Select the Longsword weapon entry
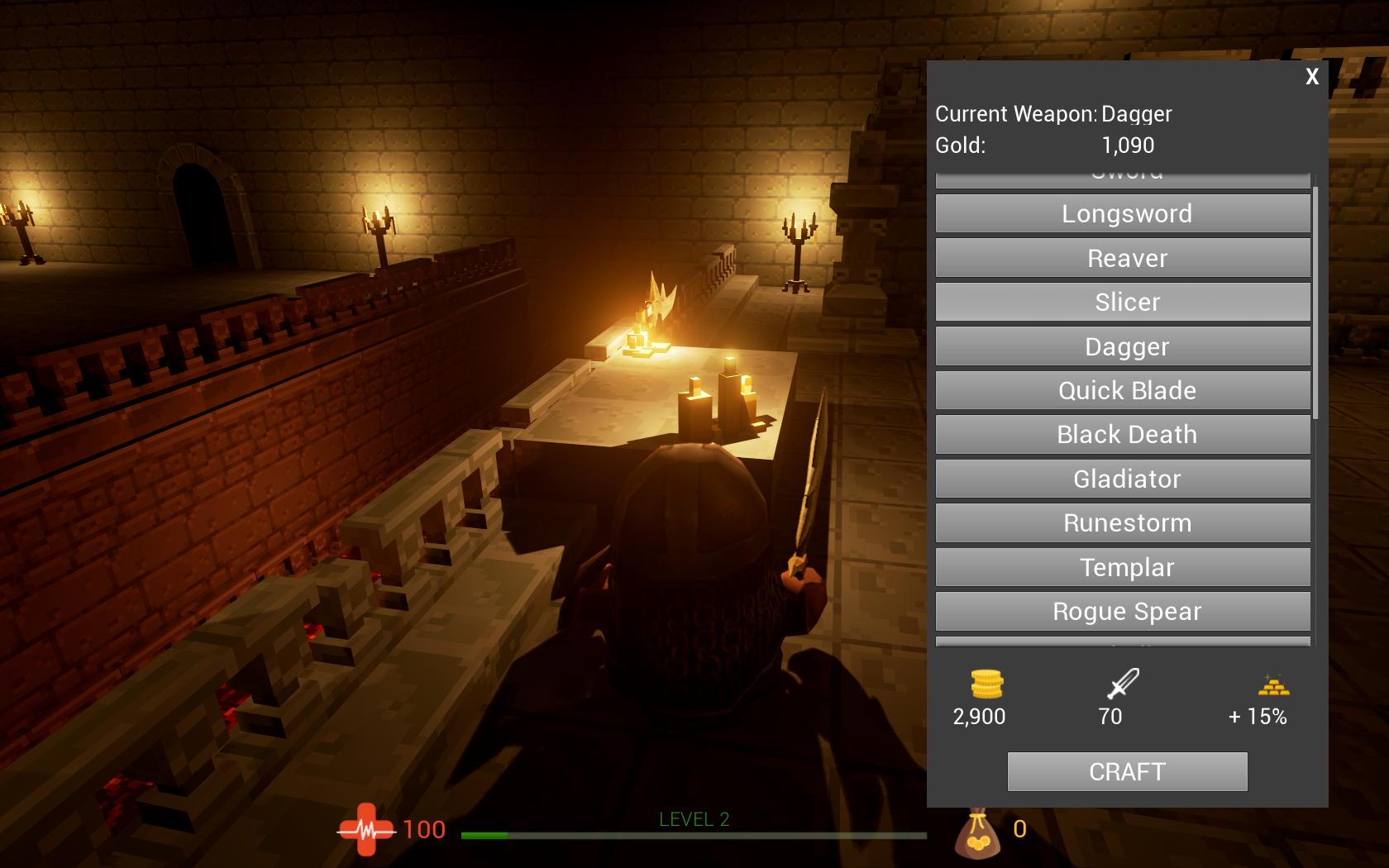 click(x=1123, y=214)
